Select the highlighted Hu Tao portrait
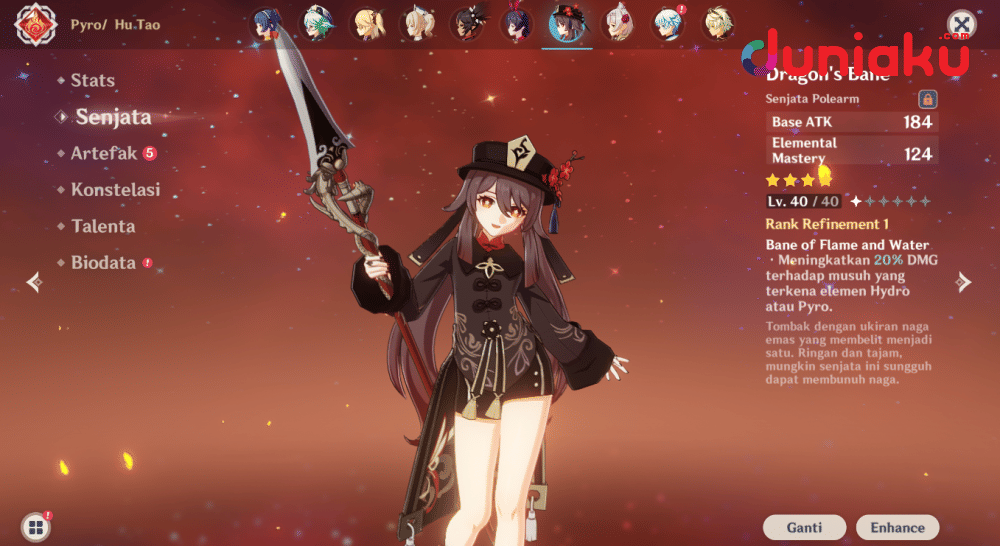The height and width of the screenshot is (546, 1000). pos(569,24)
